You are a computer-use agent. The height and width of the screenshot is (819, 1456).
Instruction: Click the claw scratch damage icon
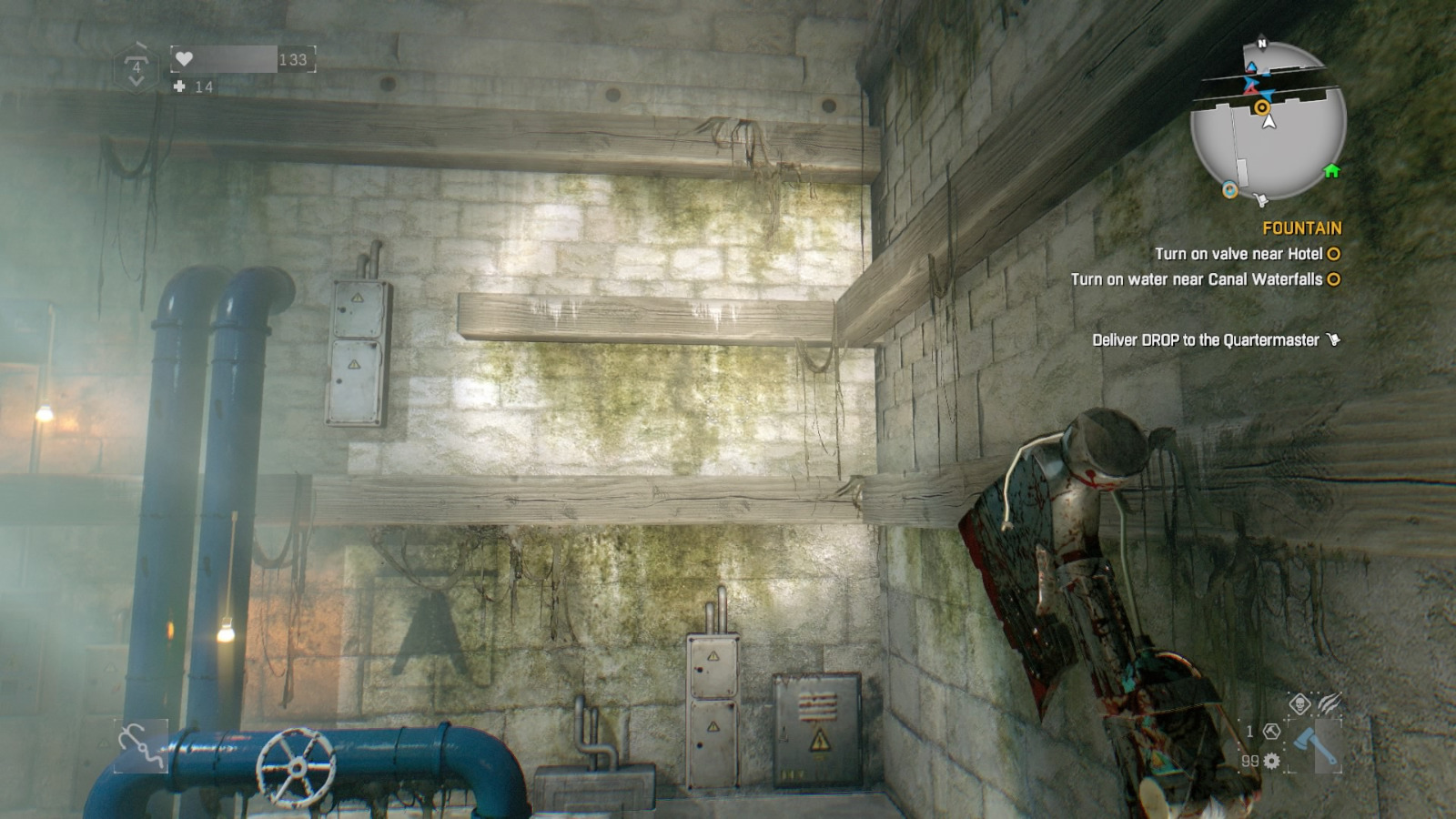coord(1329,702)
